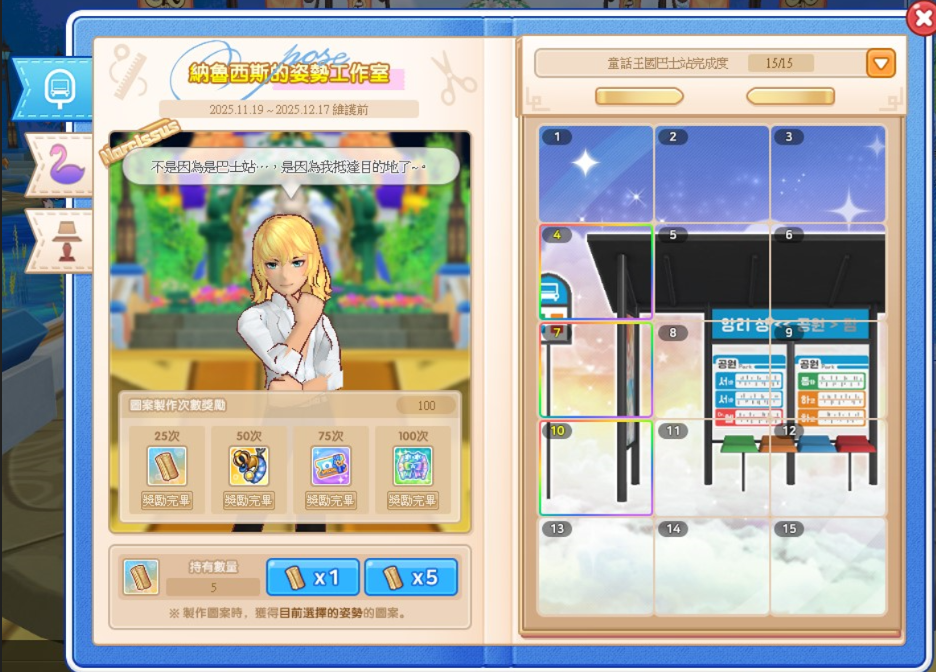The image size is (936, 672).
Task: Choose puzzle tile number 1
Action: [596, 174]
